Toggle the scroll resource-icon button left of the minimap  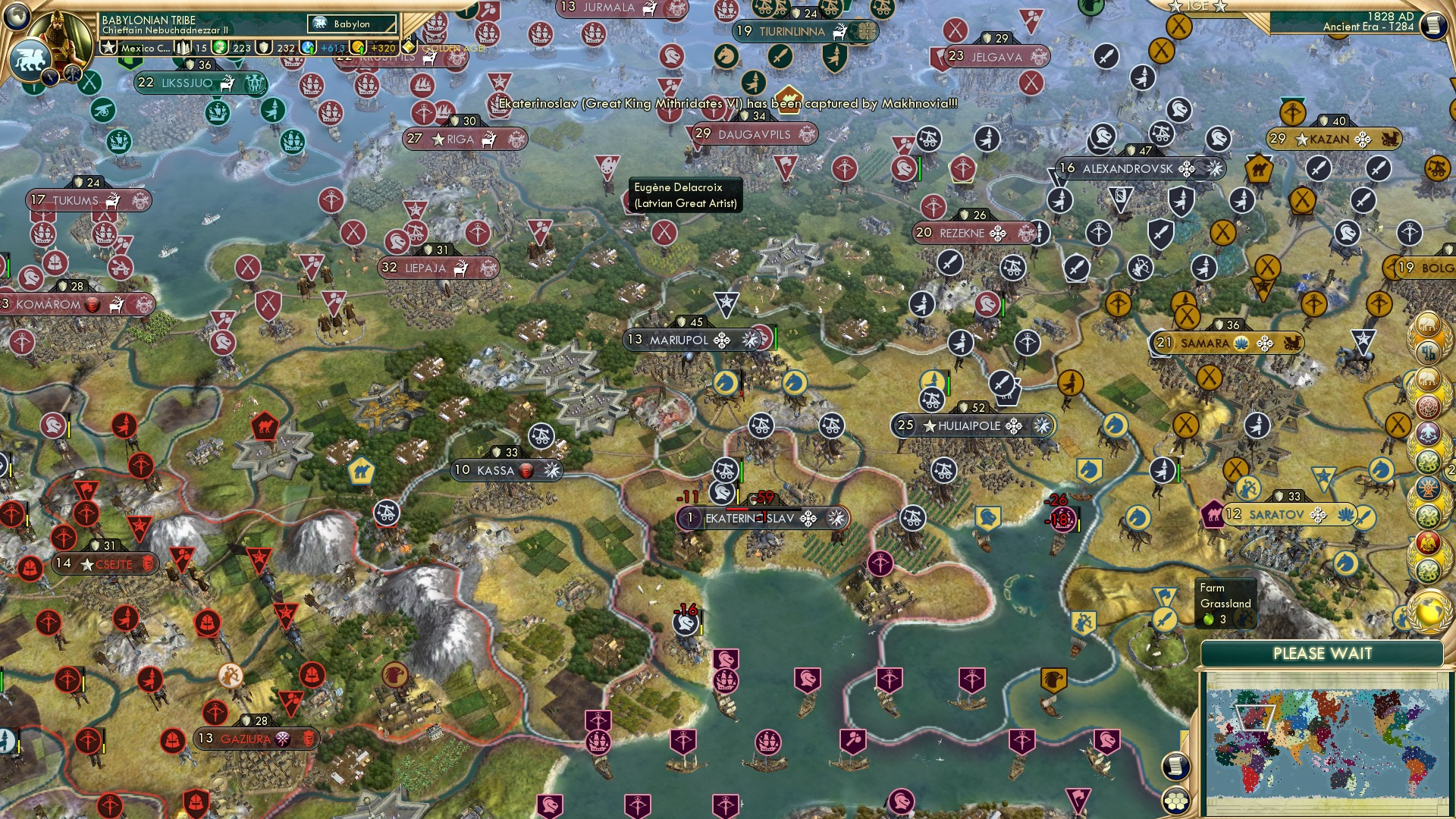[1176, 767]
